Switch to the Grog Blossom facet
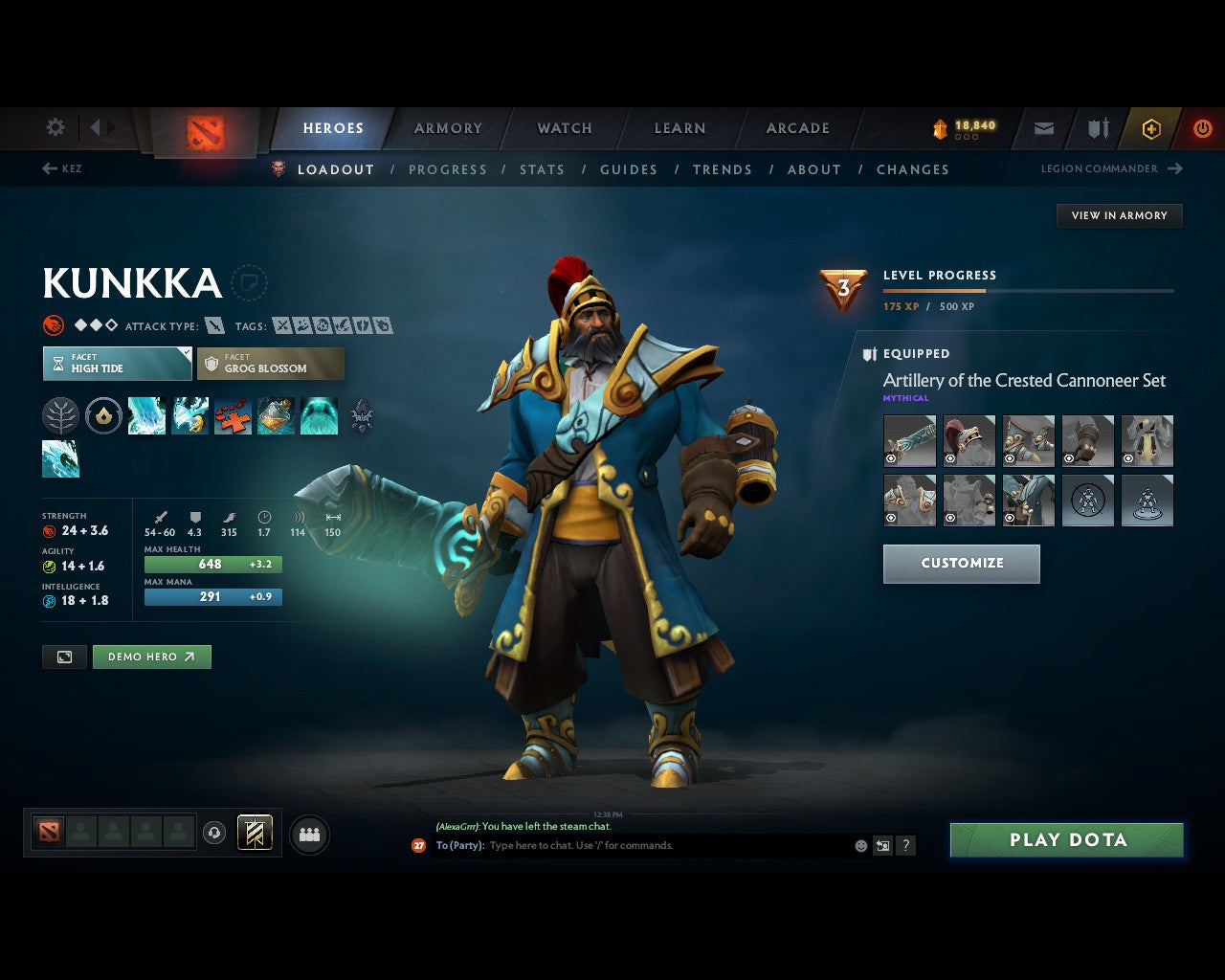Screen dimensions: 1225x980 [271, 364]
